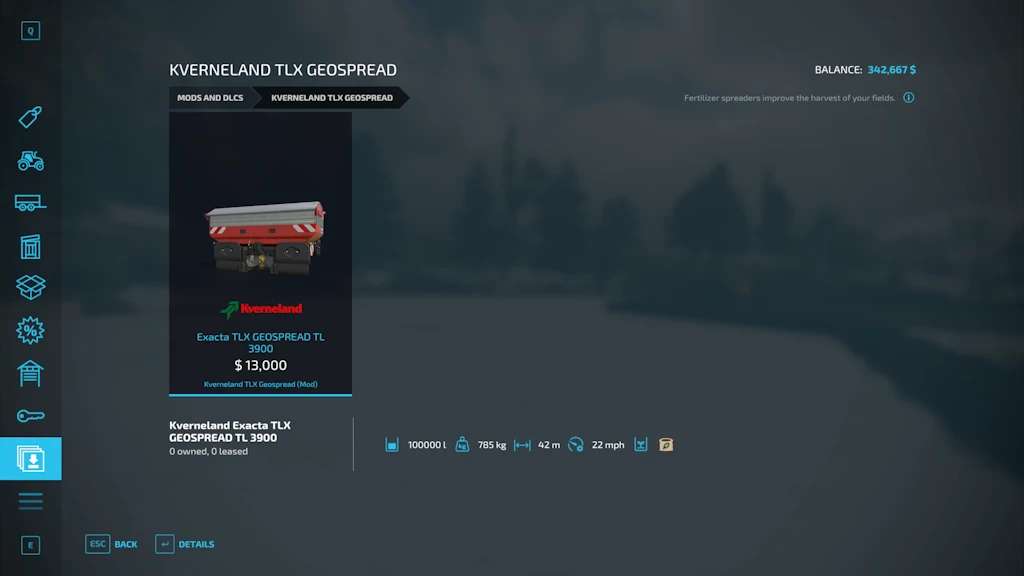Switch to the vehicles tractor category
The image size is (1024, 576).
pos(30,160)
